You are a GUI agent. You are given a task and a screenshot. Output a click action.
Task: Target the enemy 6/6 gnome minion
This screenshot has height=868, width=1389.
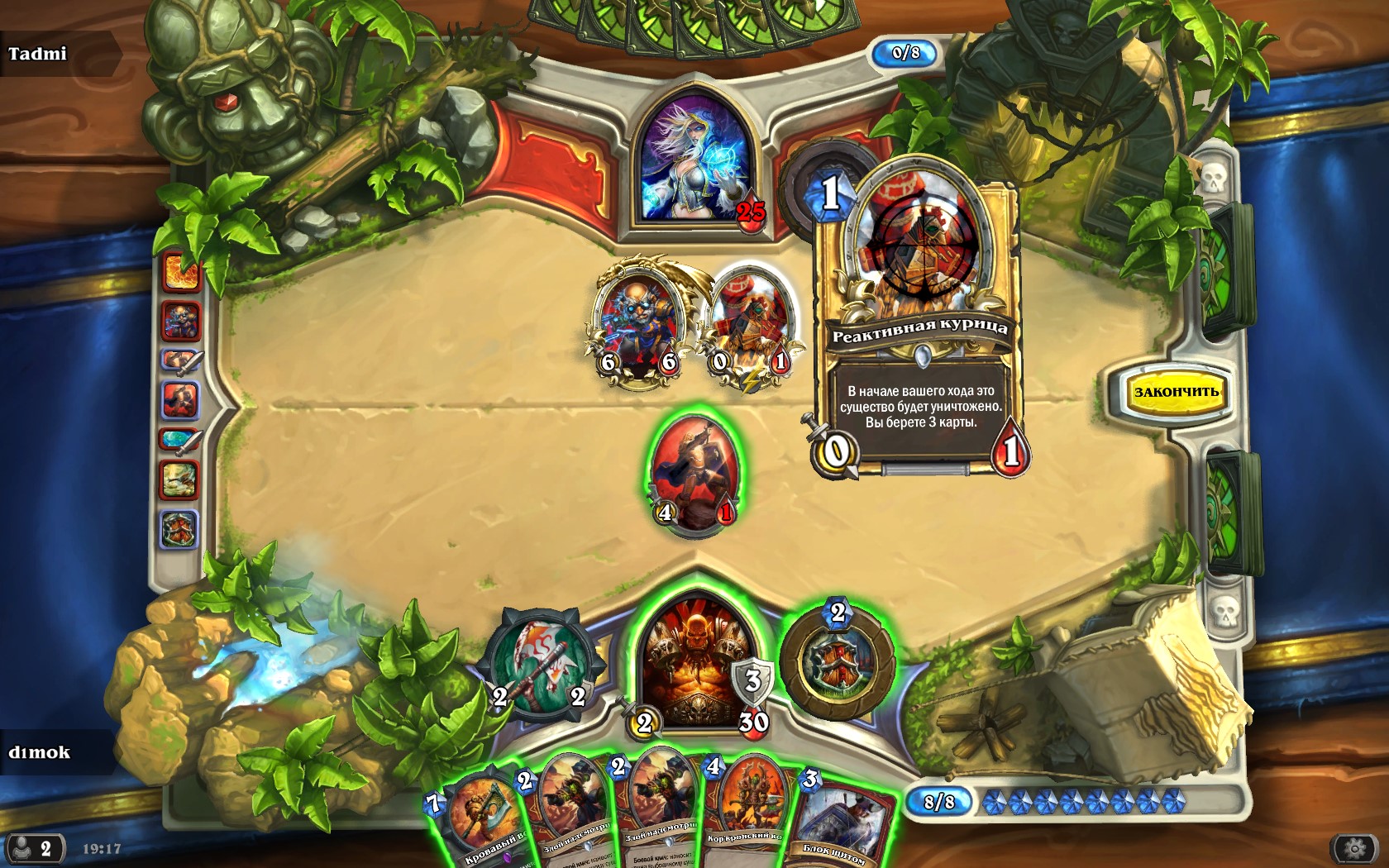click(x=637, y=324)
